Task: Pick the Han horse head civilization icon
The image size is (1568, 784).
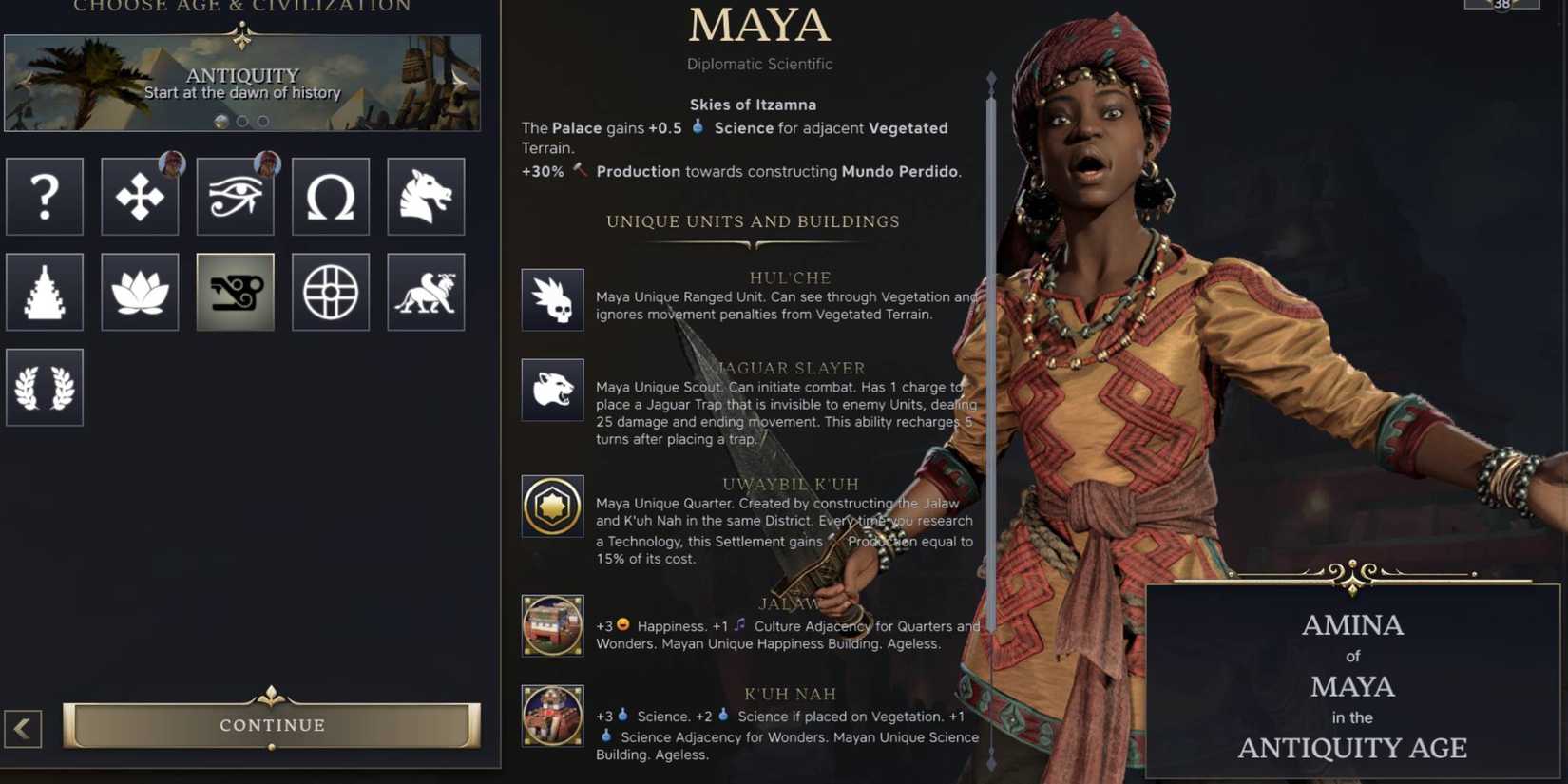Action: pos(425,197)
